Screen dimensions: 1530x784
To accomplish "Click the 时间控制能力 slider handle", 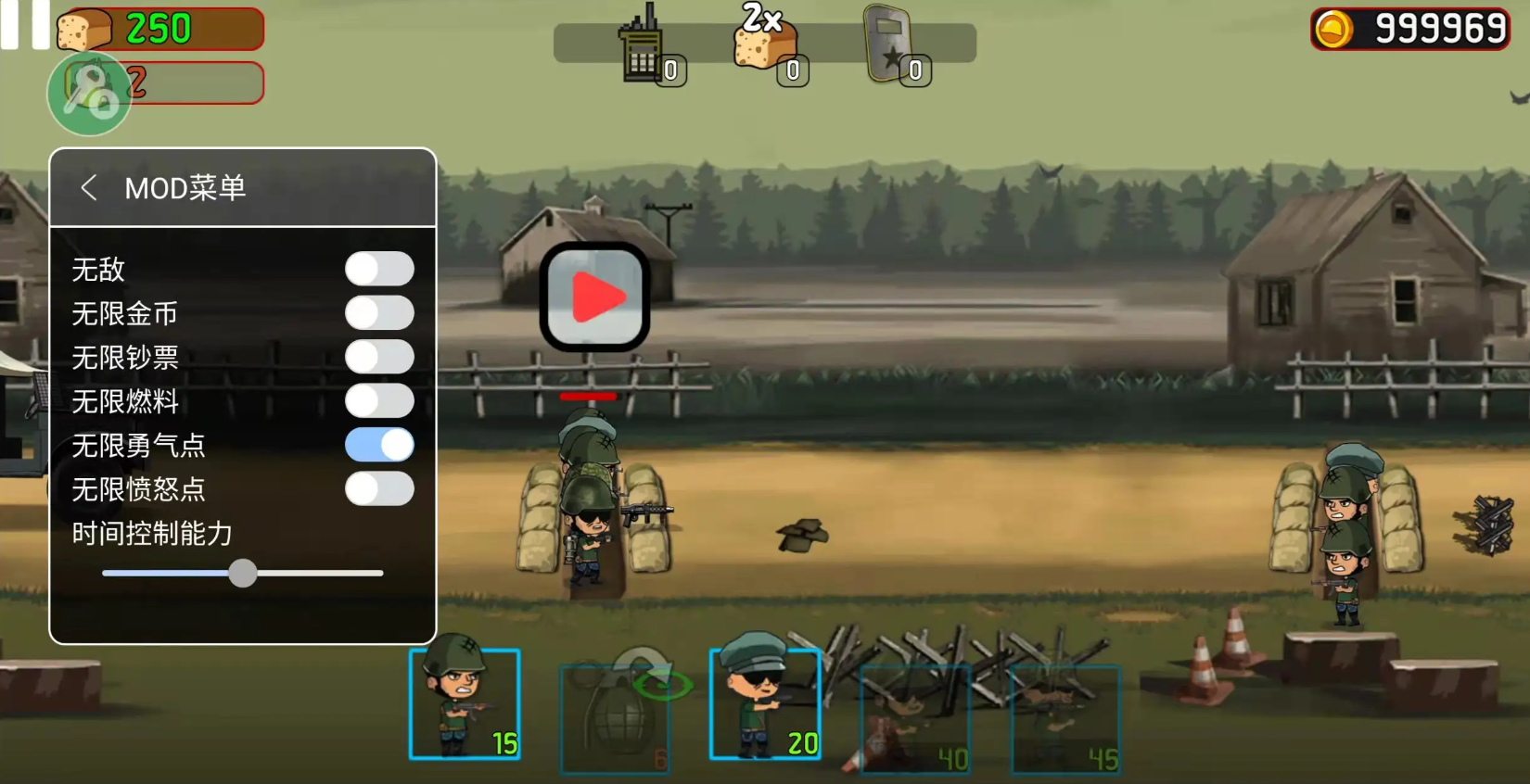I will 243,573.
